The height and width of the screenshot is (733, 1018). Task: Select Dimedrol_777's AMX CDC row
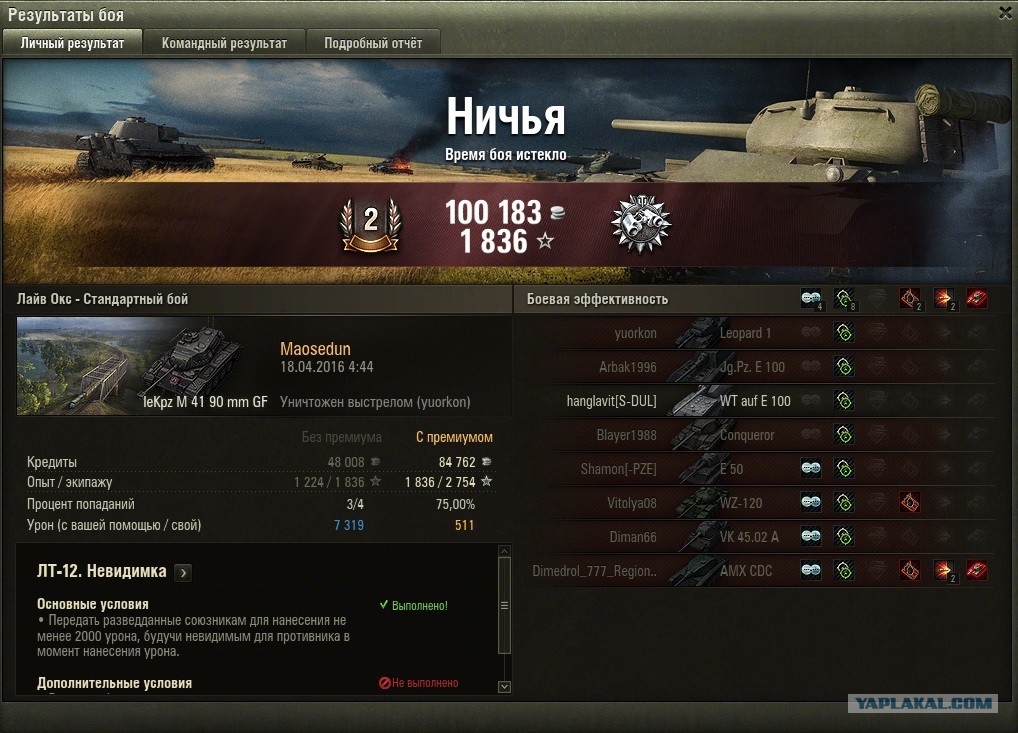755,571
